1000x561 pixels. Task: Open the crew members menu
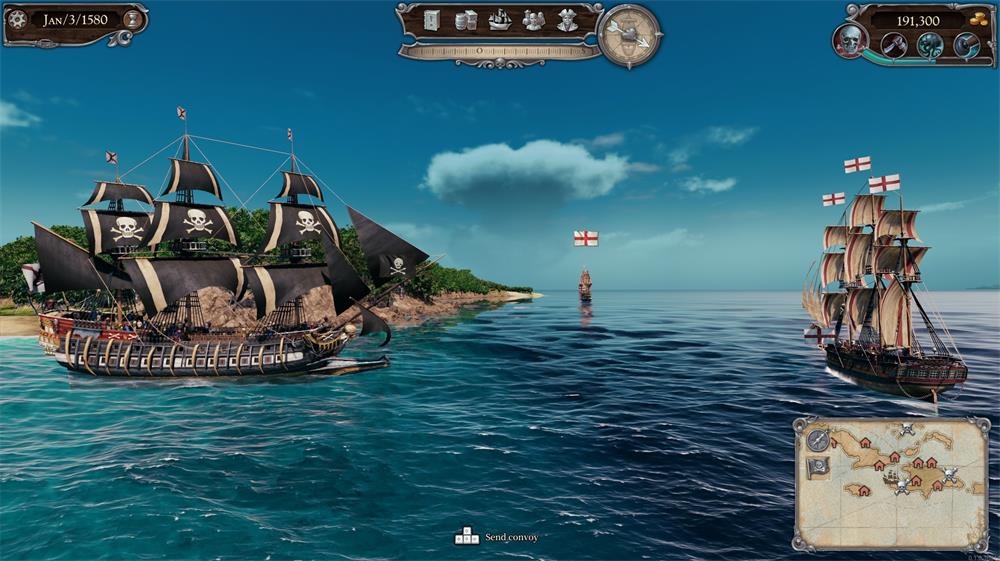pos(534,20)
